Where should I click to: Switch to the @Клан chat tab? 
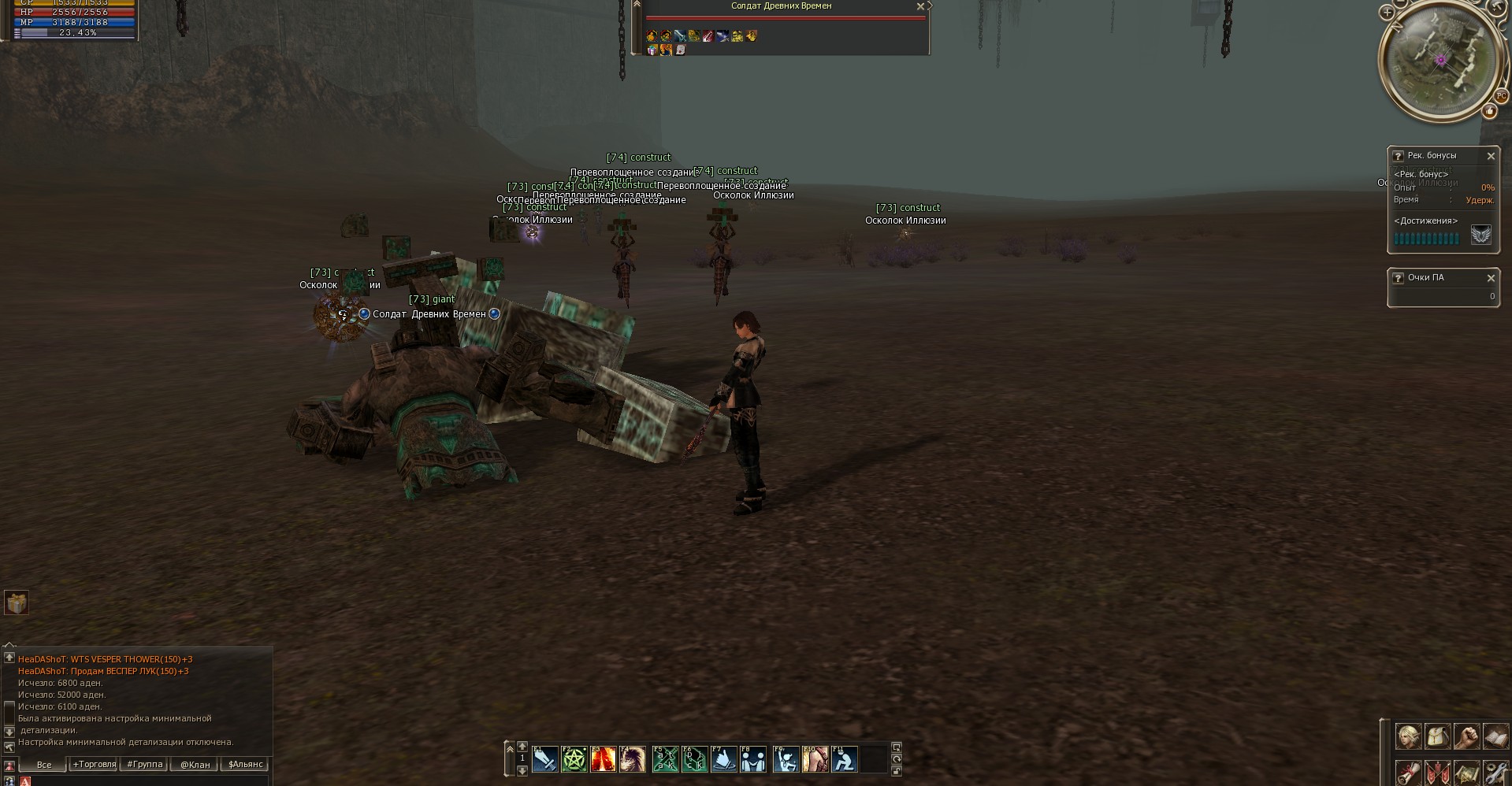pyautogui.click(x=195, y=764)
